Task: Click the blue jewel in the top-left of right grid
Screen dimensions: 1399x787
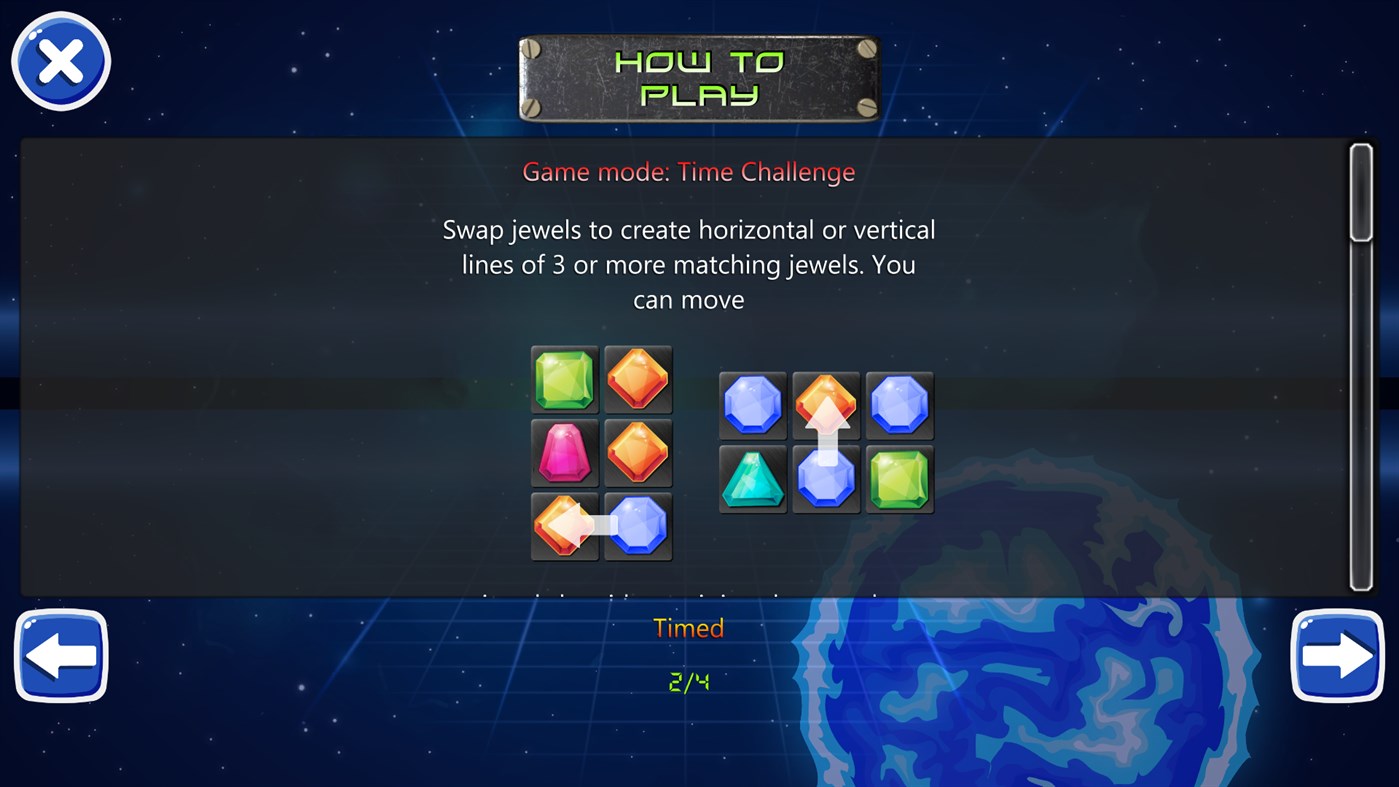Action: (751, 405)
